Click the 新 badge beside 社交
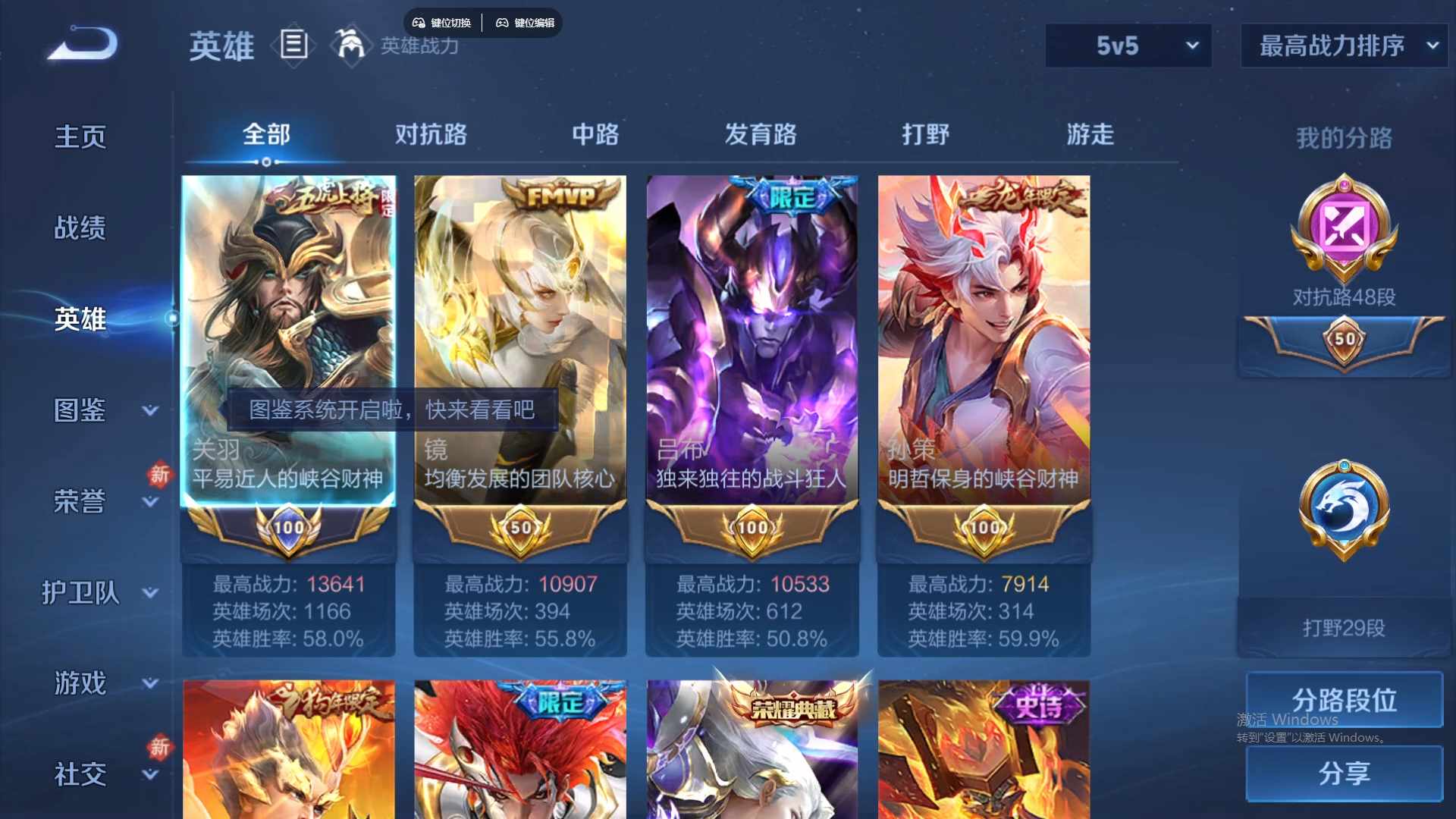Viewport: 1456px width, 819px height. 160,749
